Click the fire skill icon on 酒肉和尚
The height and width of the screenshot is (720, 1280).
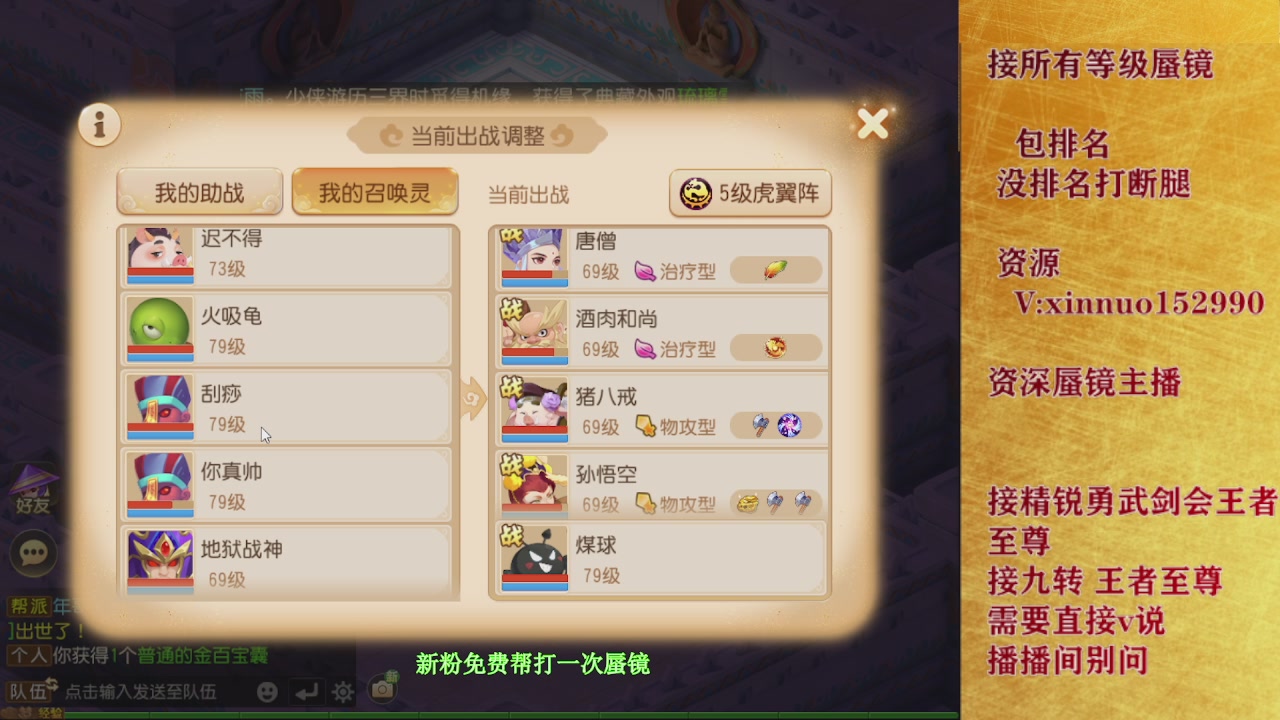coord(776,347)
